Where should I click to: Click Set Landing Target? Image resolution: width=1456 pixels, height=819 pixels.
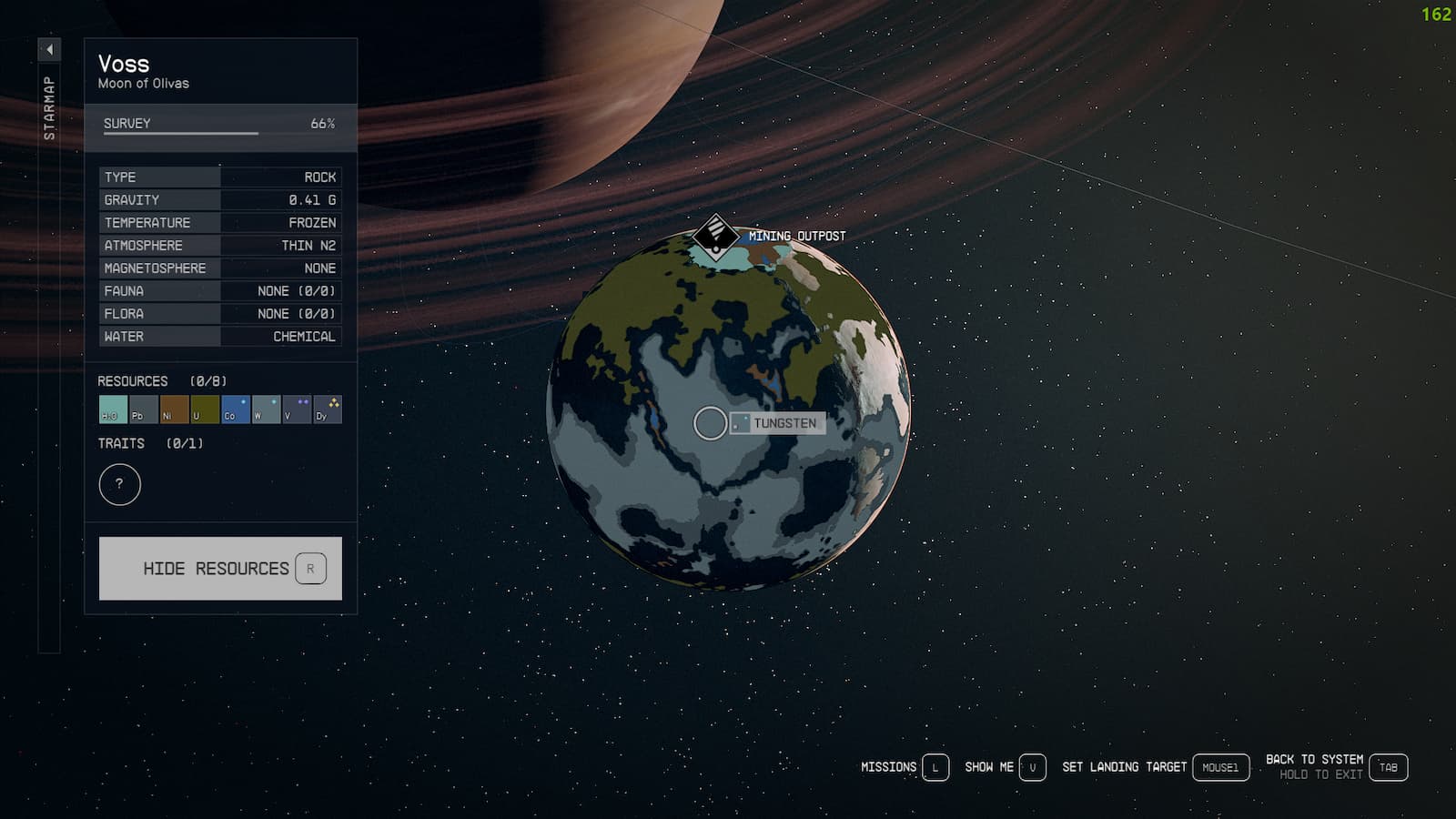(1125, 767)
